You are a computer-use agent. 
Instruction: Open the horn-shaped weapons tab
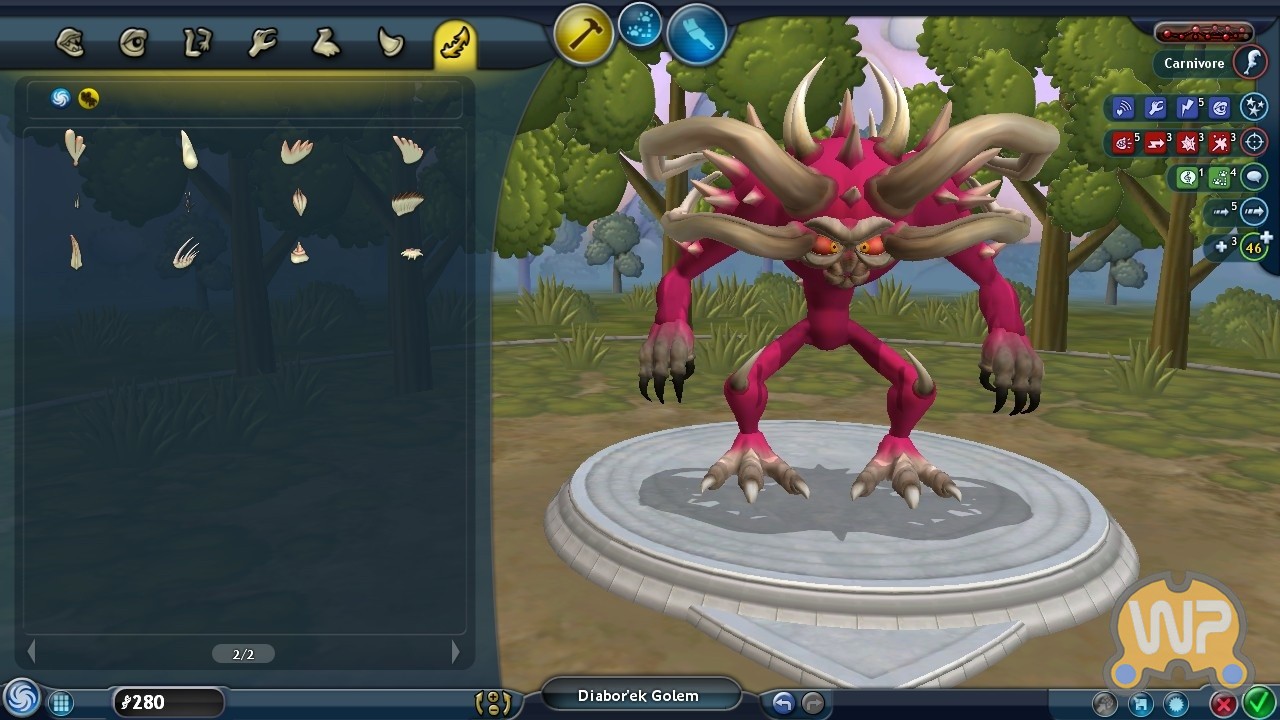(390, 43)
